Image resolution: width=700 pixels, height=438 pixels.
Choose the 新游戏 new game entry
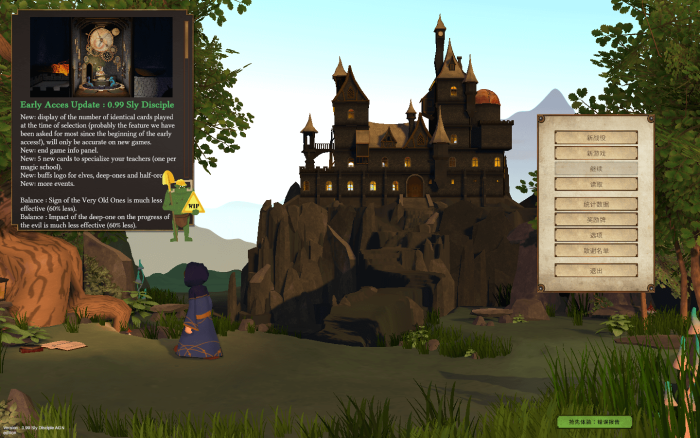pos(595,153)
